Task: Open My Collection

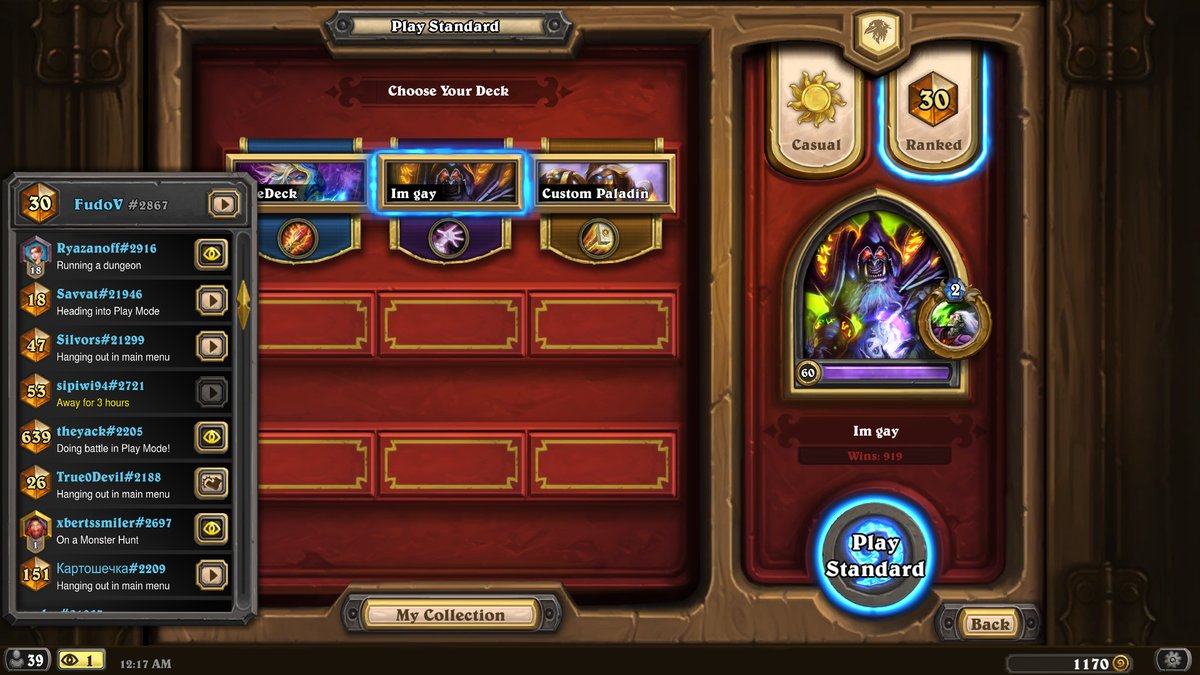Action: (x=450, y=615)
